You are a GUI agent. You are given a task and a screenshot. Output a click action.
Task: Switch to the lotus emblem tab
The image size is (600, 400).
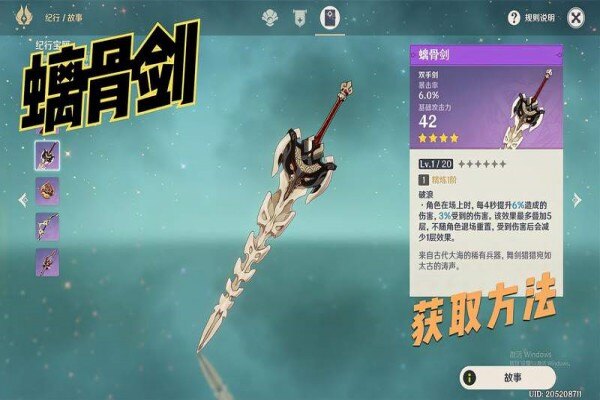[270, 17]
